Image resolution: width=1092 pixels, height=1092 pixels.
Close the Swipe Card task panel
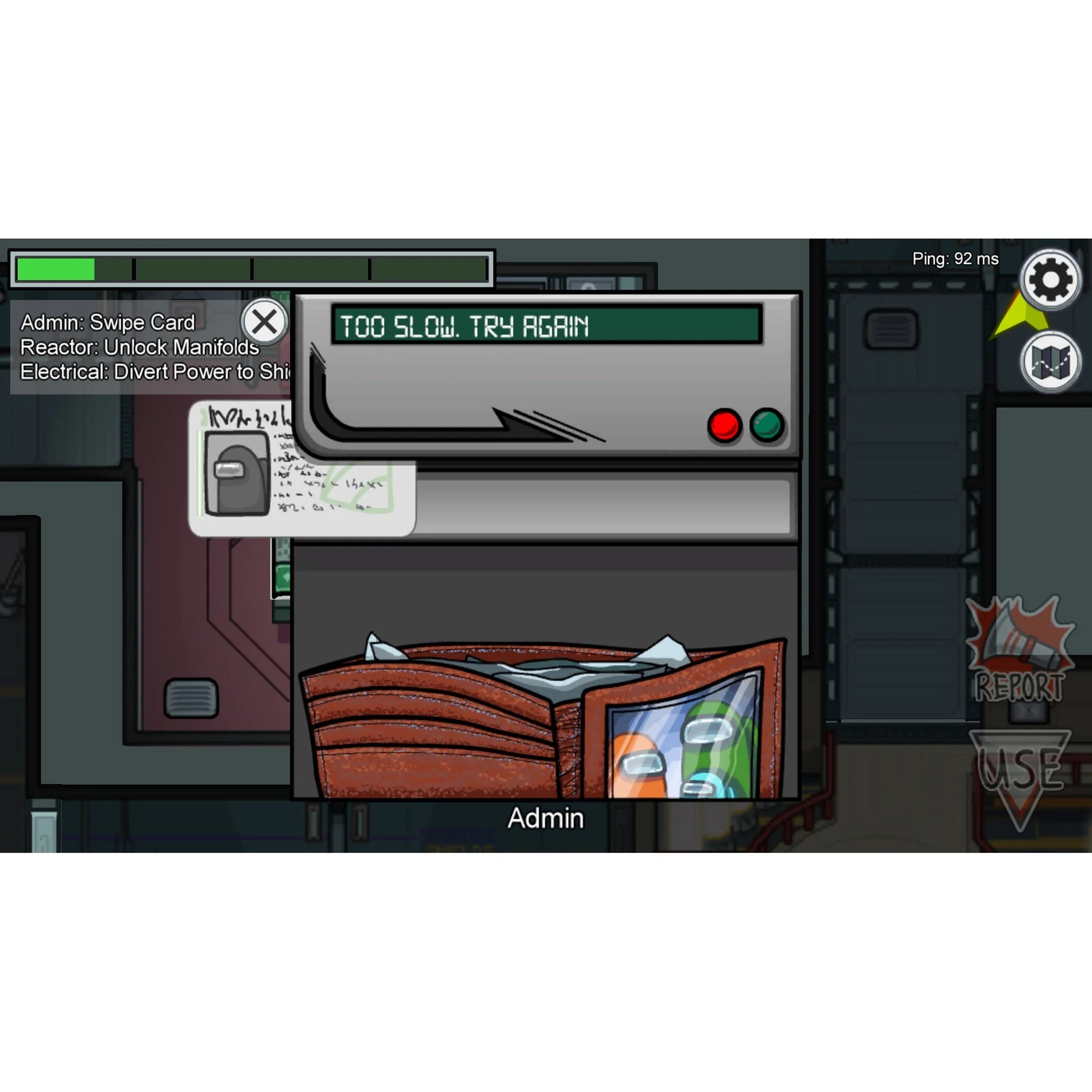pyautogui.click(x=264, y=321)
